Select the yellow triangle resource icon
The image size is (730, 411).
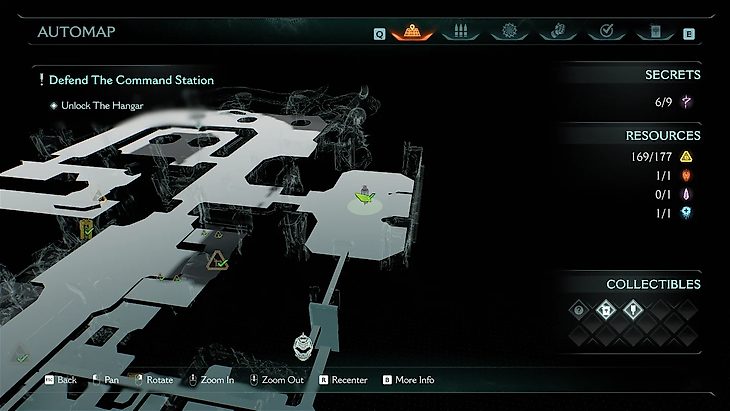687,156
